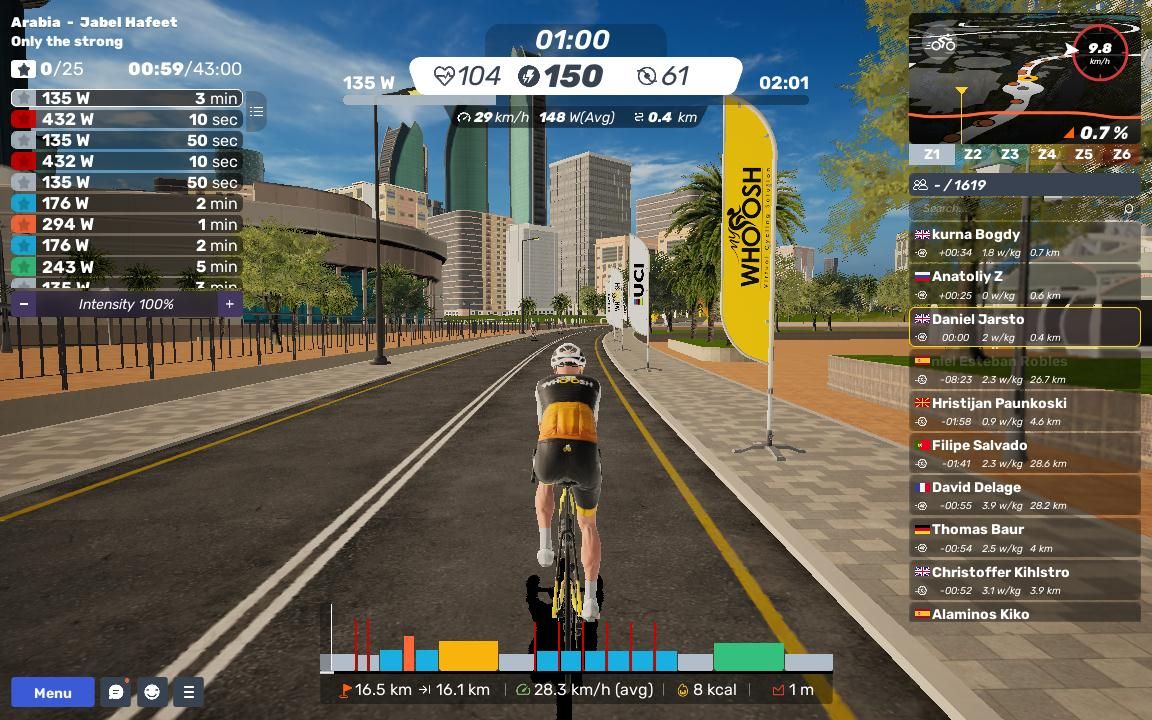This screenshot has height=720, width=1152.
Task: Toggle the workout interval list icon
Action: (256, 112)
